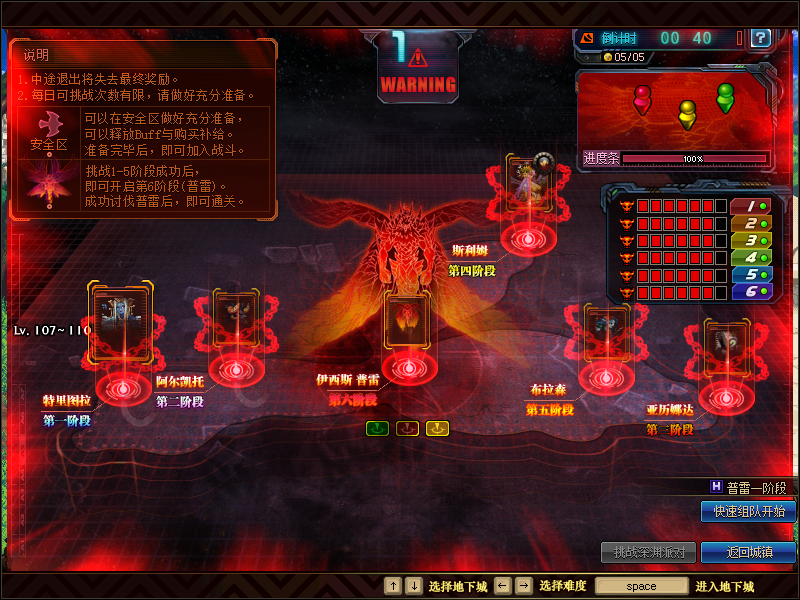Return to town with 返回城镇
The height and width of the screenshot is (600, 800).
click(748, 552)
